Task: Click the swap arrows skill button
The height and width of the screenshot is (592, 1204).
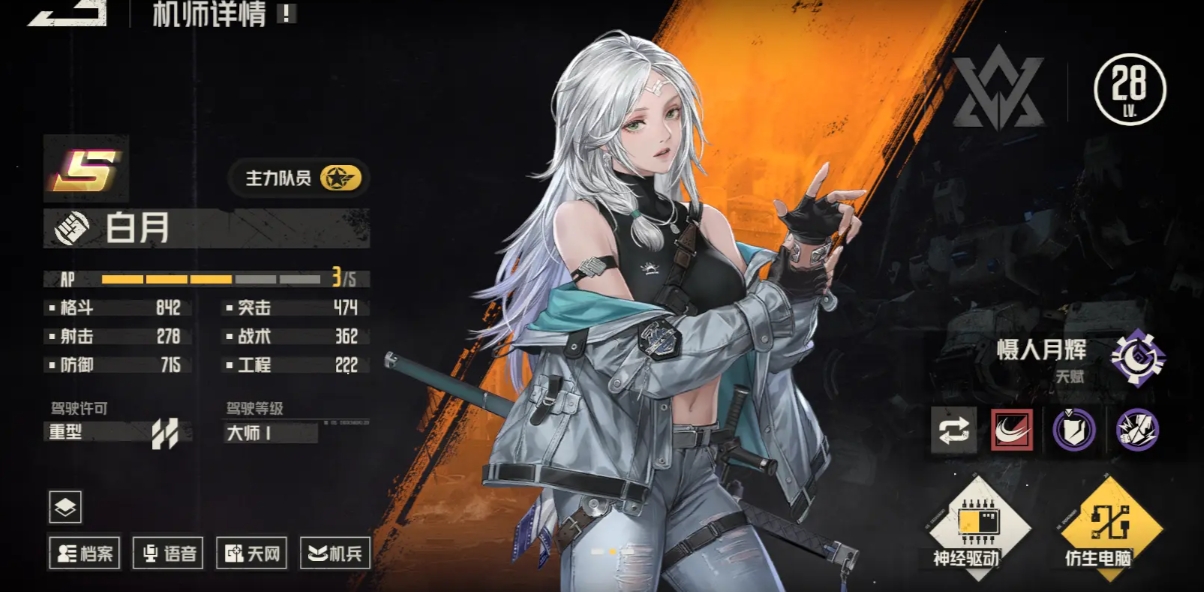Action: (954, 430)
